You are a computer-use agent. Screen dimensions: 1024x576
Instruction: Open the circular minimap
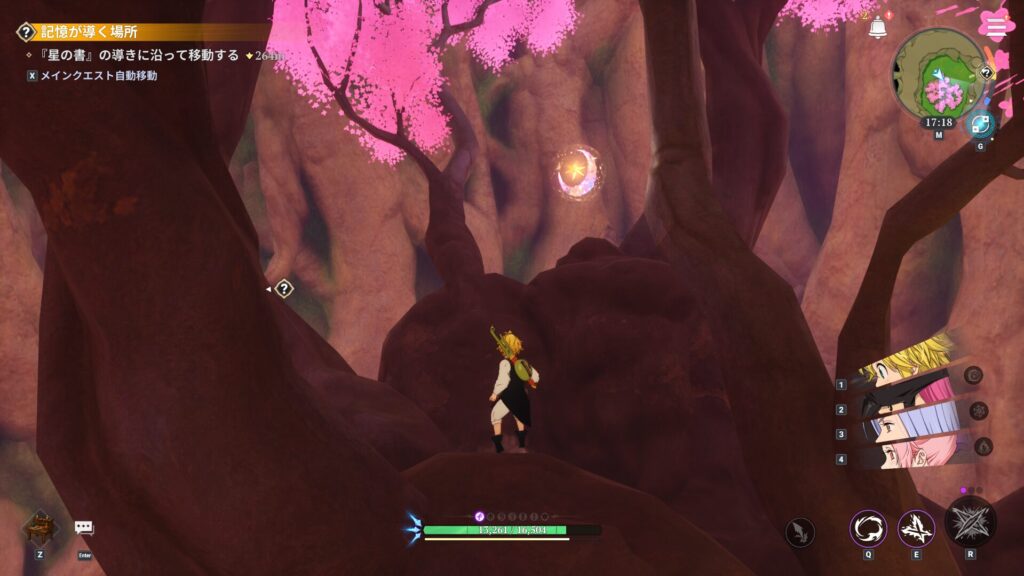coord(938,73)
